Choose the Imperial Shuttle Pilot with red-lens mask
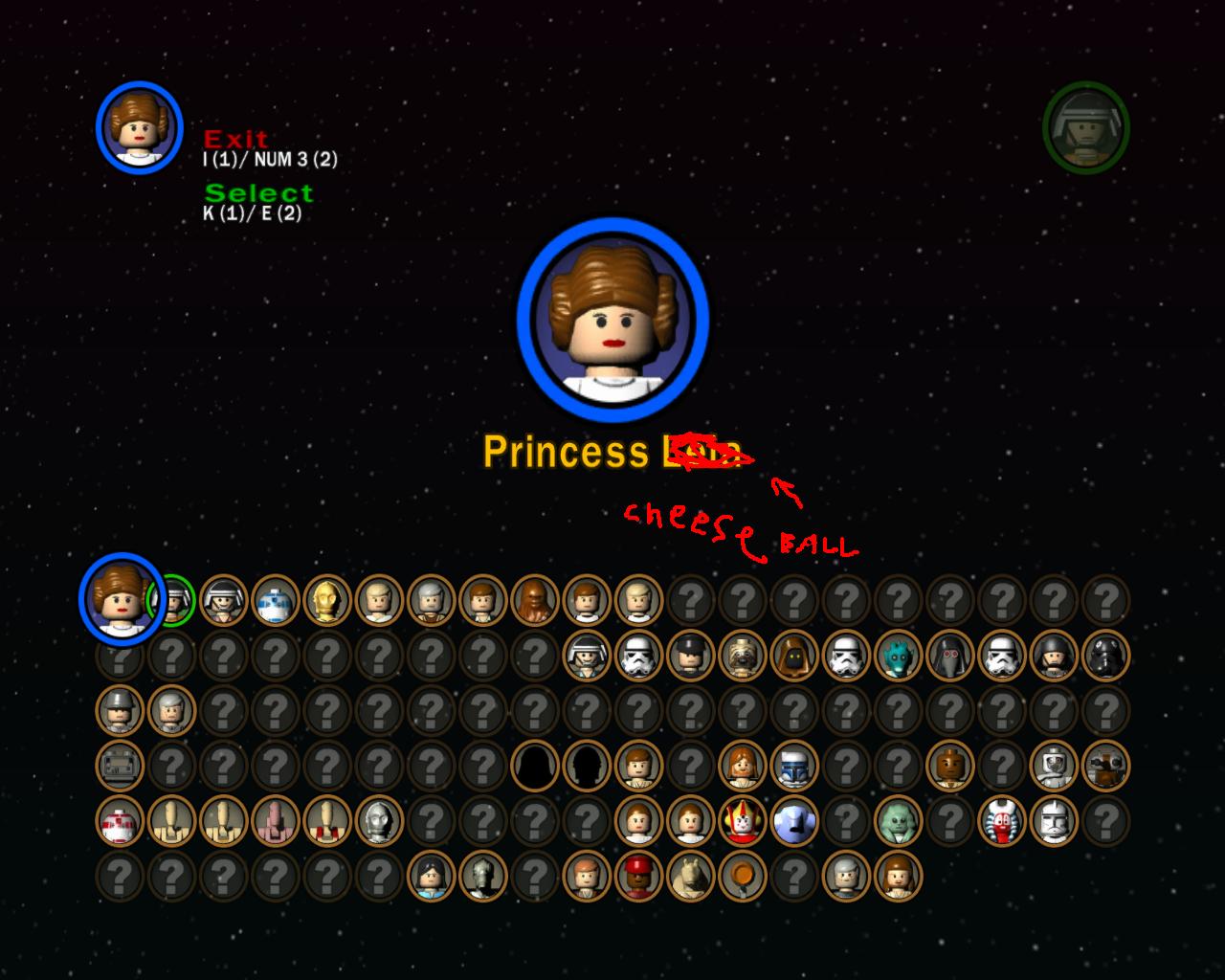The image size is (1225, 980). 948,656
